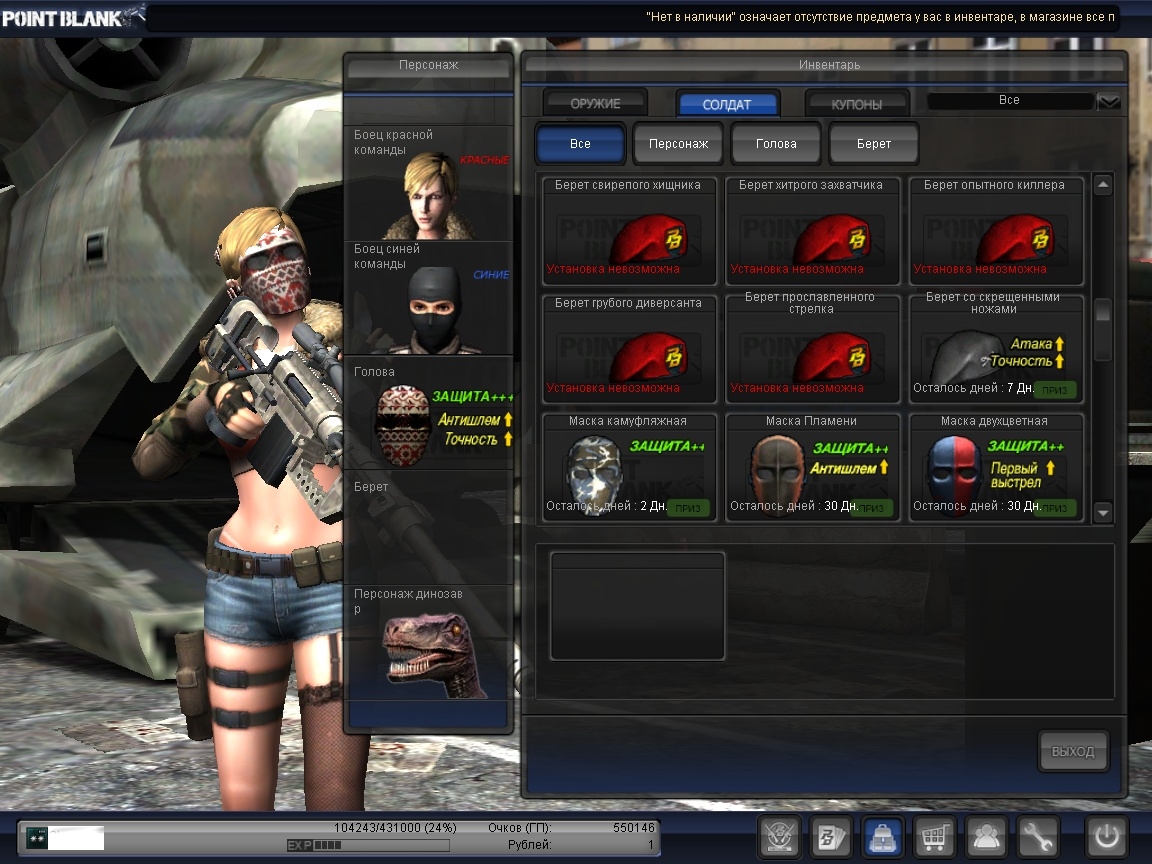Filter items by Персонаж category

(x=678, y=143)
